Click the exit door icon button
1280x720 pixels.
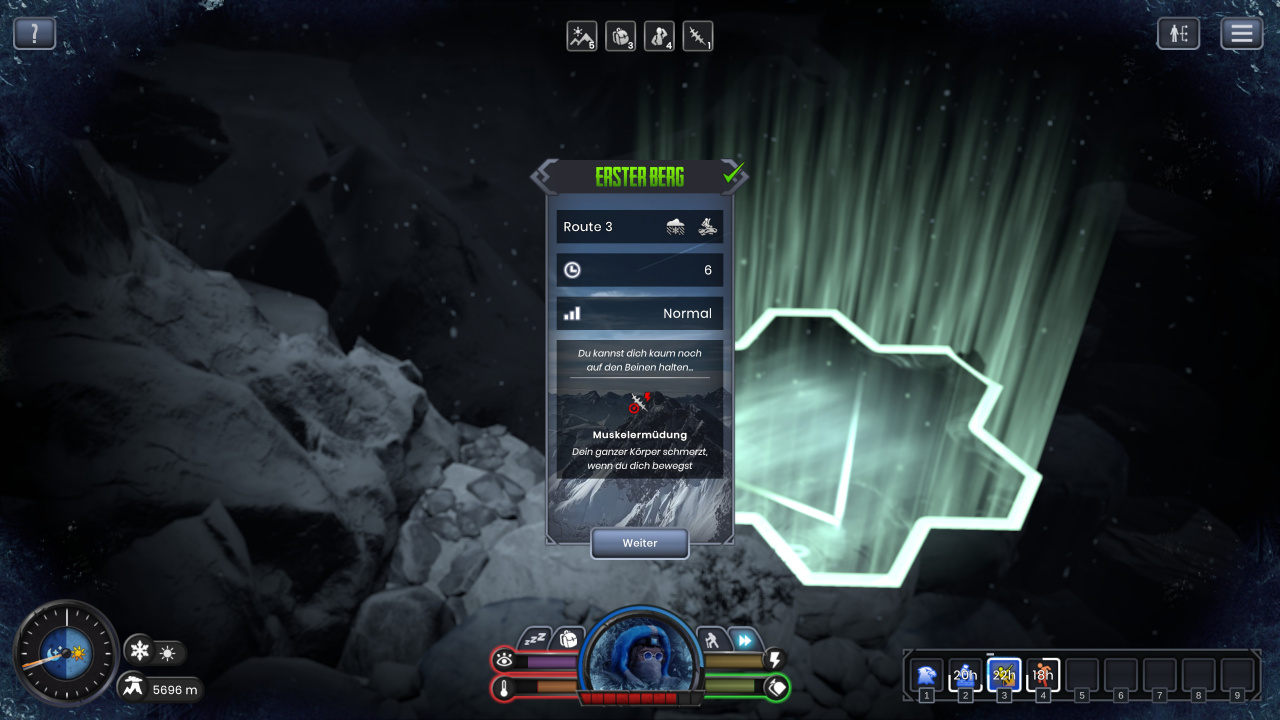1179,34
